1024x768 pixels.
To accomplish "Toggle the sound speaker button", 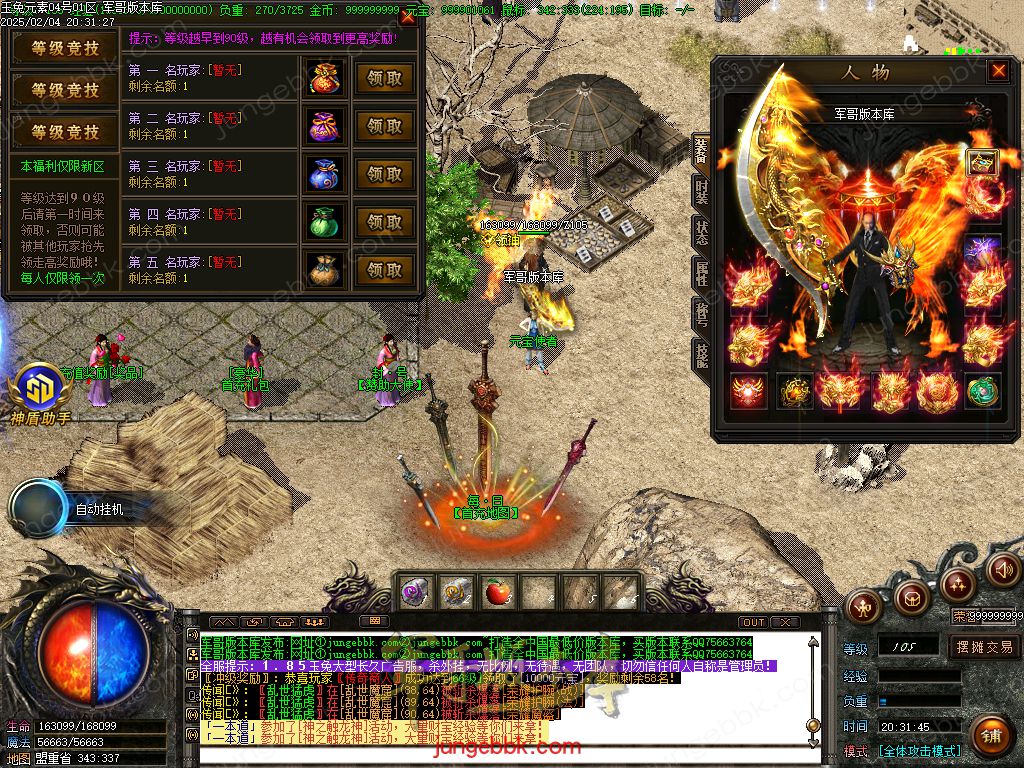I will click(x=1003, y=570).
